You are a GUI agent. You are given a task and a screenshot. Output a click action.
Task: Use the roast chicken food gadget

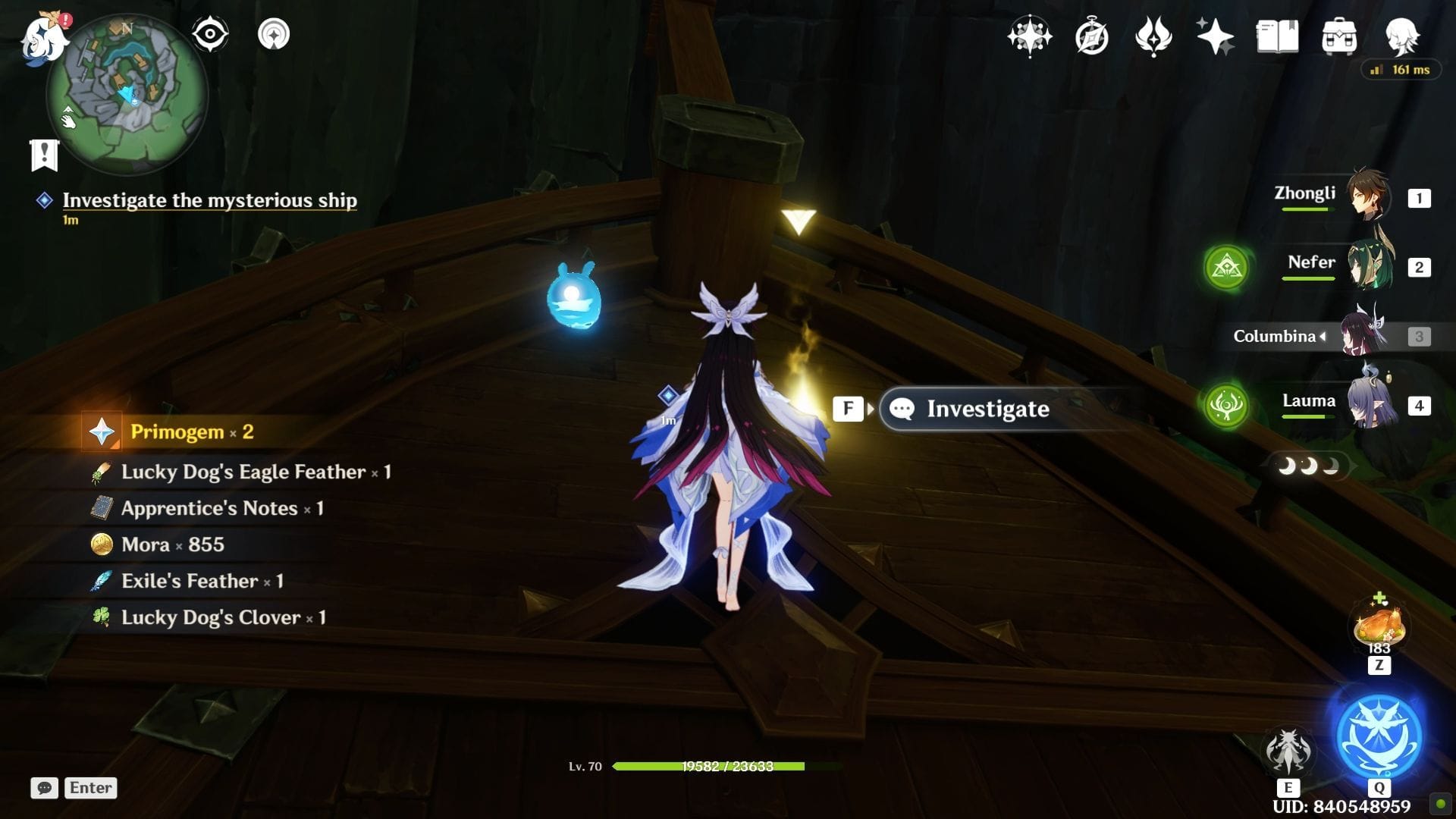point(1379,627)
